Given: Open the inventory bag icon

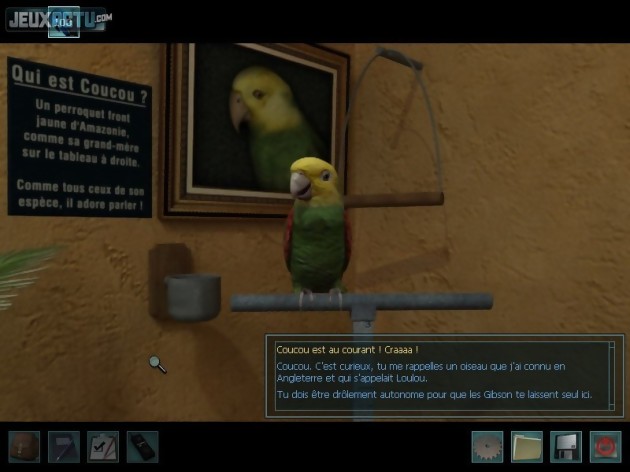Looking at the screenshot, I should [x=23, y=446].
